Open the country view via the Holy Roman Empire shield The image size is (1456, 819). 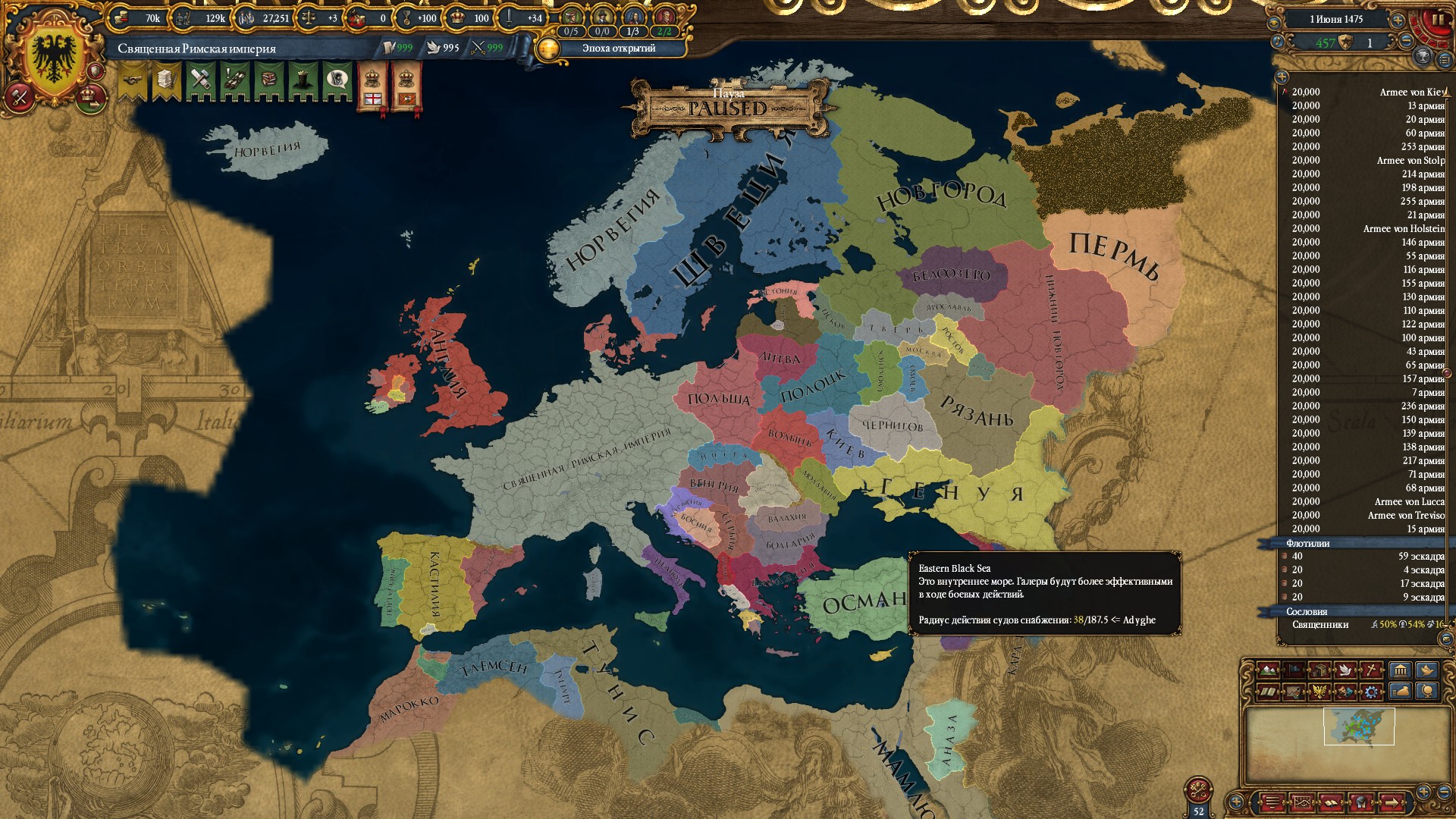[55, 56]
